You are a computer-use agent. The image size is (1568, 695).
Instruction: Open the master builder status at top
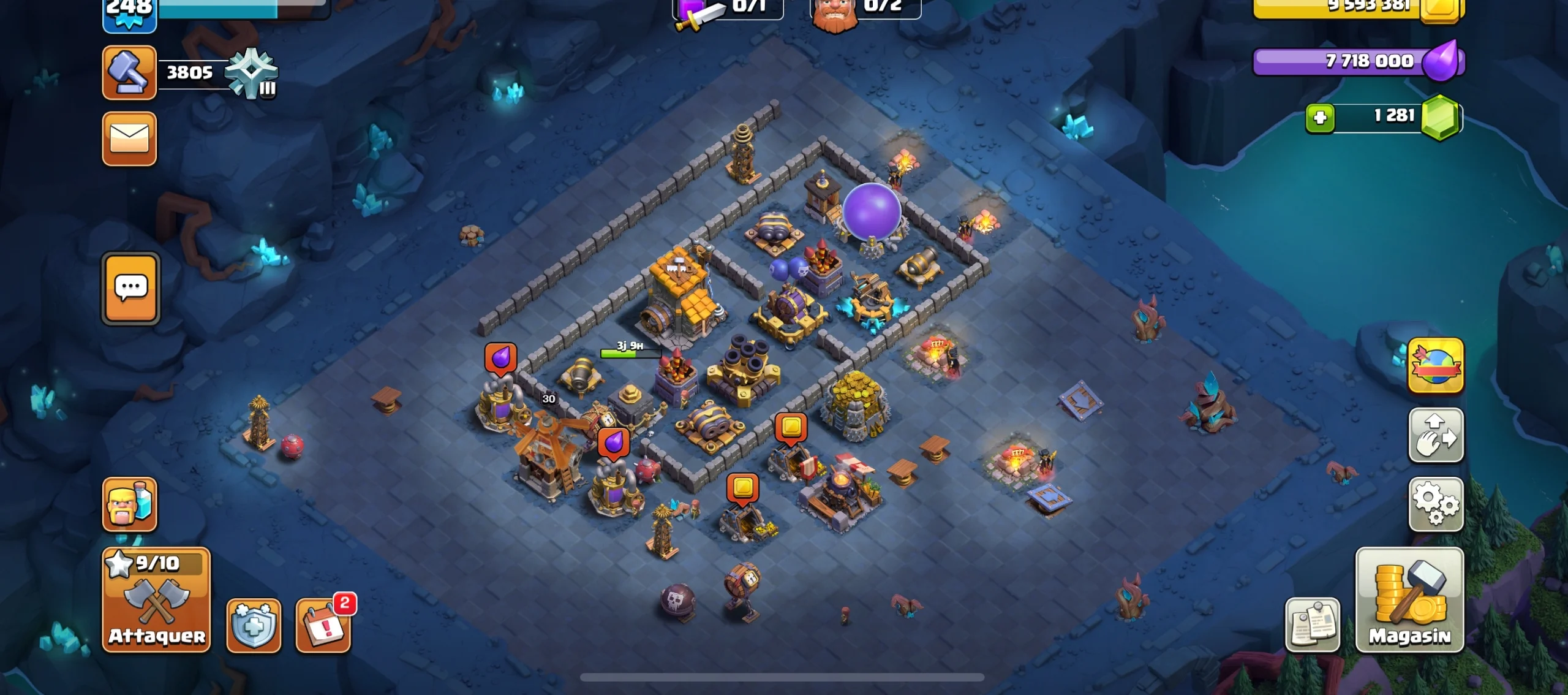(x=865, y=9)
